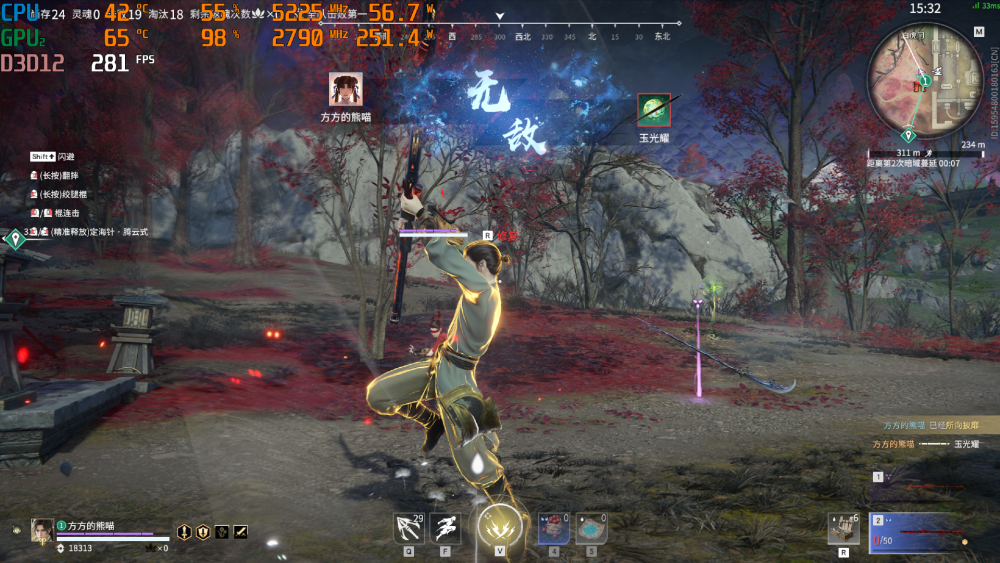Click the killer avatar above 方方的熊喵 label

click(346, 90)
